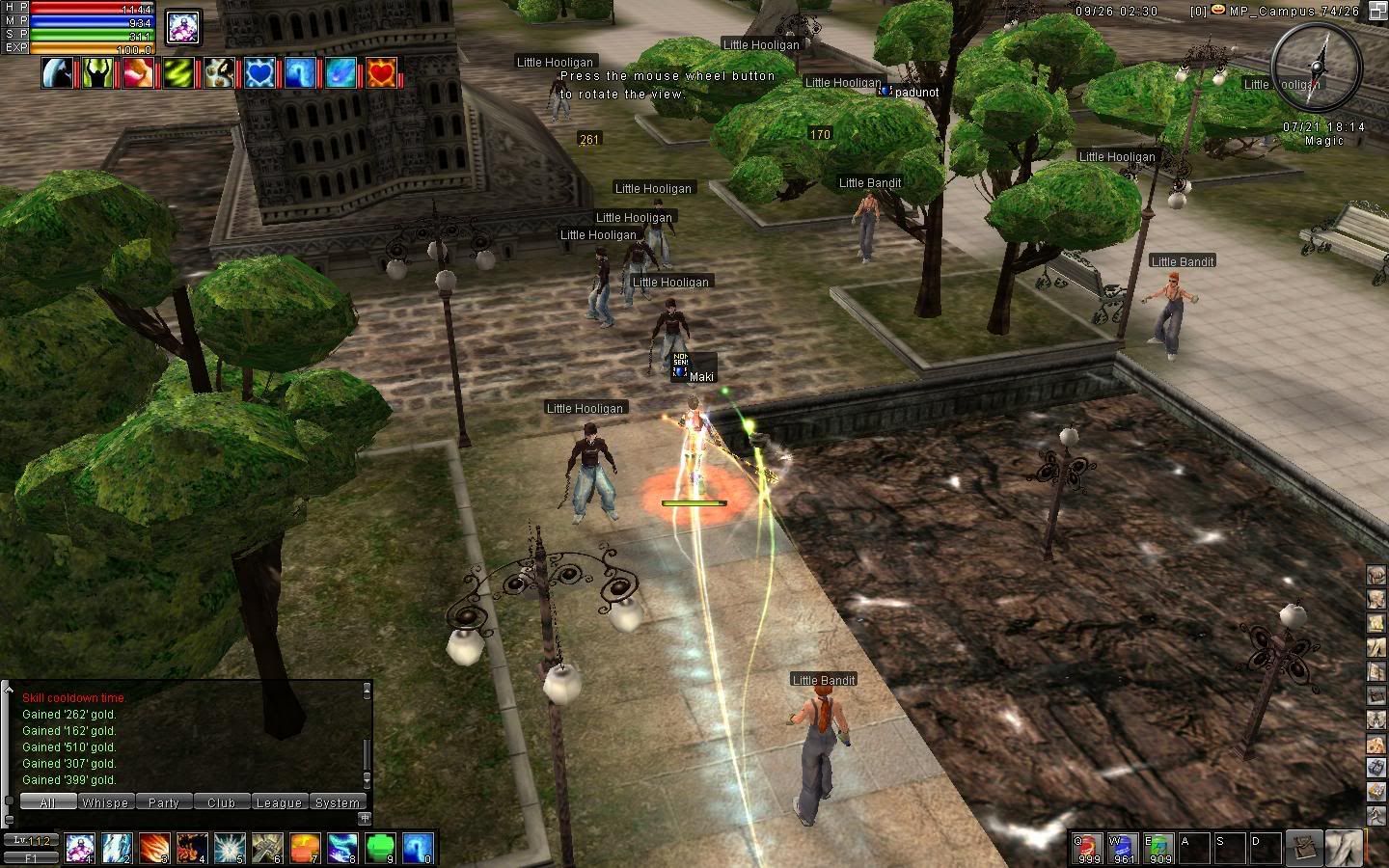1389x868 pixels.
Task: Switch to the System chat tab
Action: 338,802
